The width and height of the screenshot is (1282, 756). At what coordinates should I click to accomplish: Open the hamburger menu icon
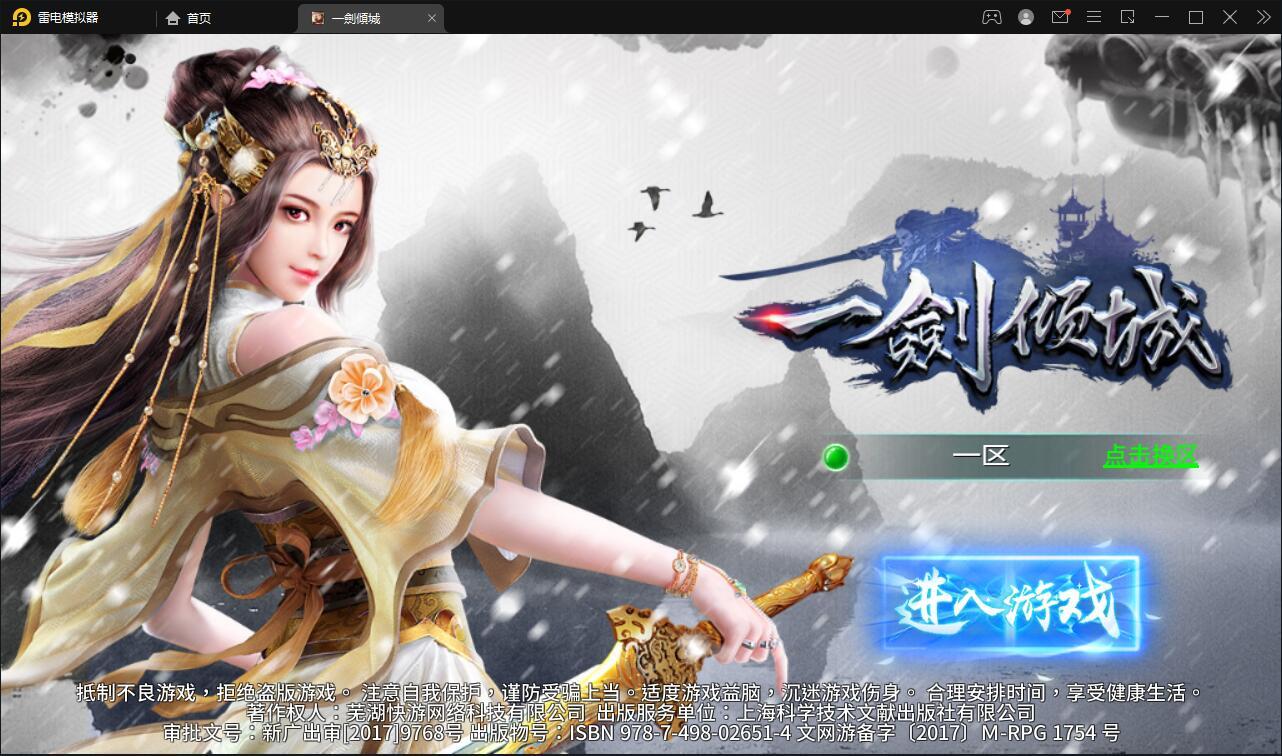click(x=1094, y=17)
